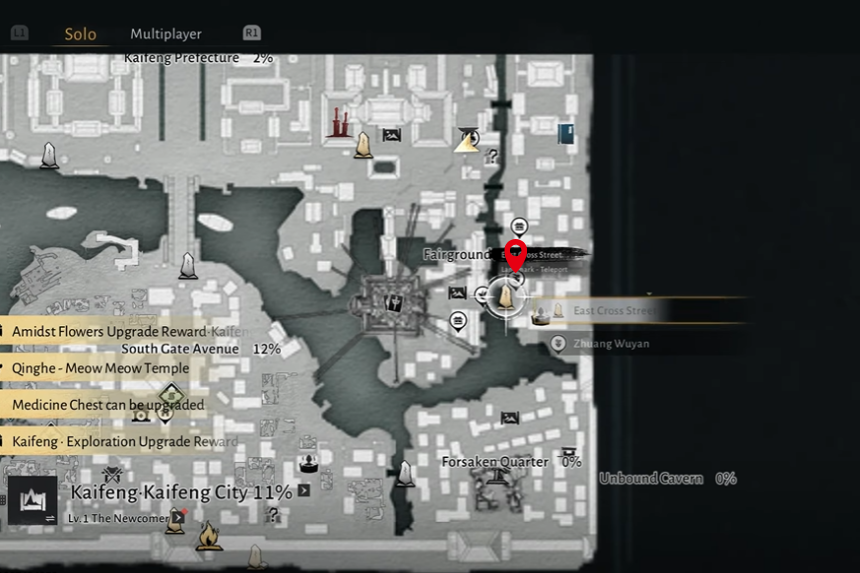Select the green diamond quest marker

171,394
